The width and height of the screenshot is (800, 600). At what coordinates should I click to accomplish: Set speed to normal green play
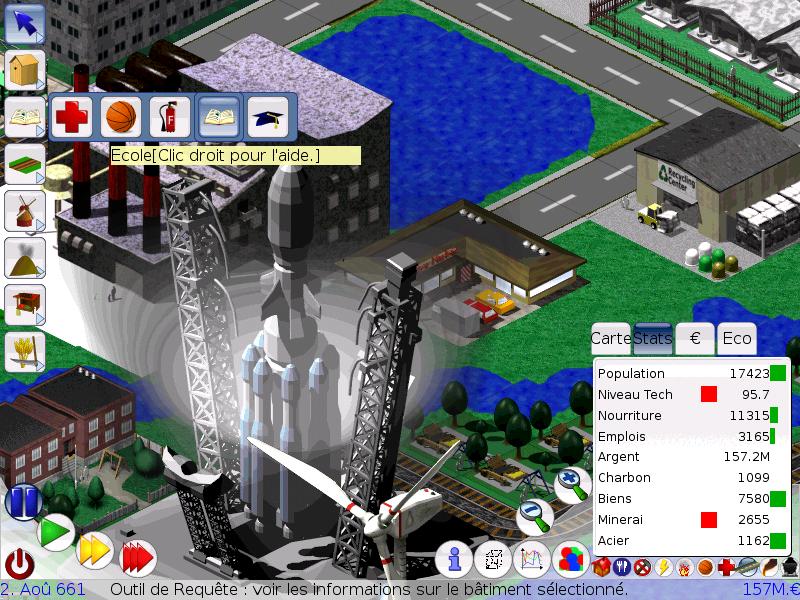click(56, 532)
